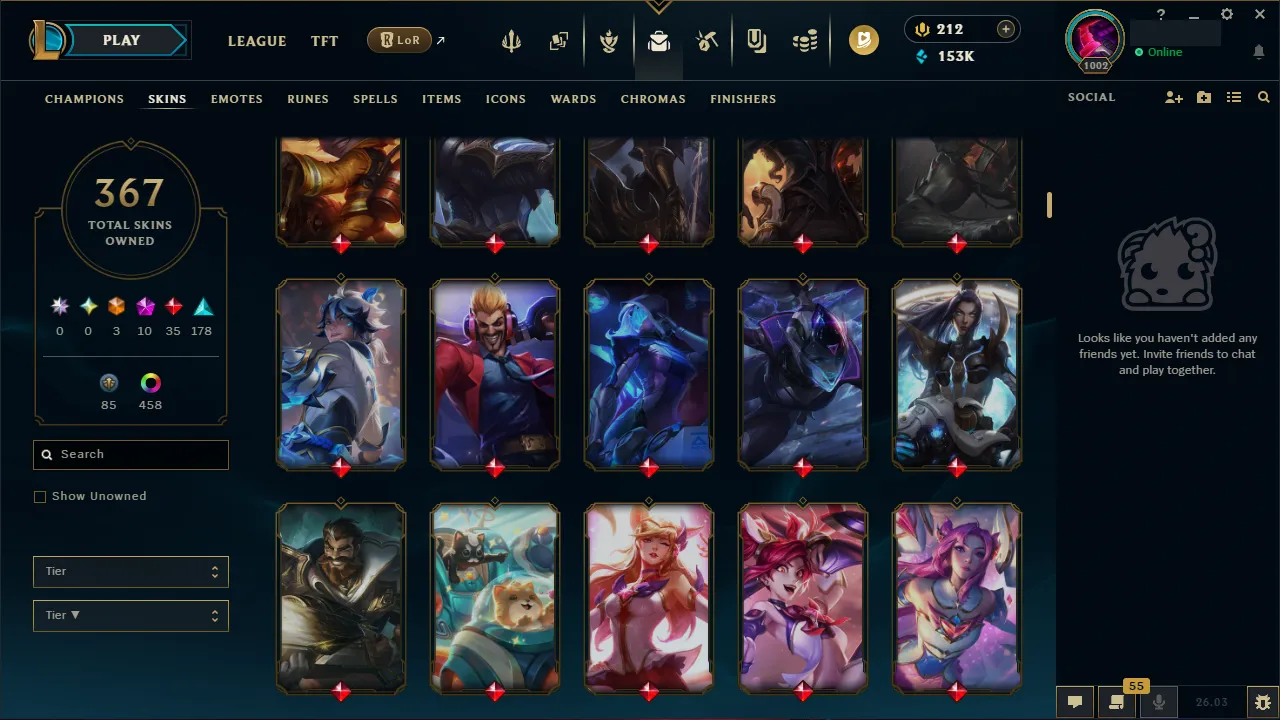Select the red legendary gem rarity counter
The image size is (1280, 720).
click(173, 306)
